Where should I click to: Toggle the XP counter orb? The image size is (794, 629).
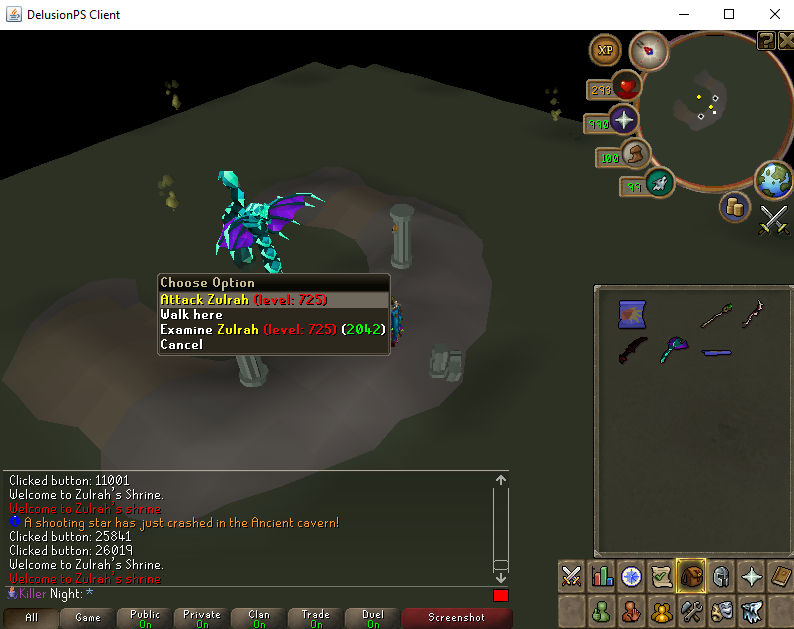click(x=605, y=49)
